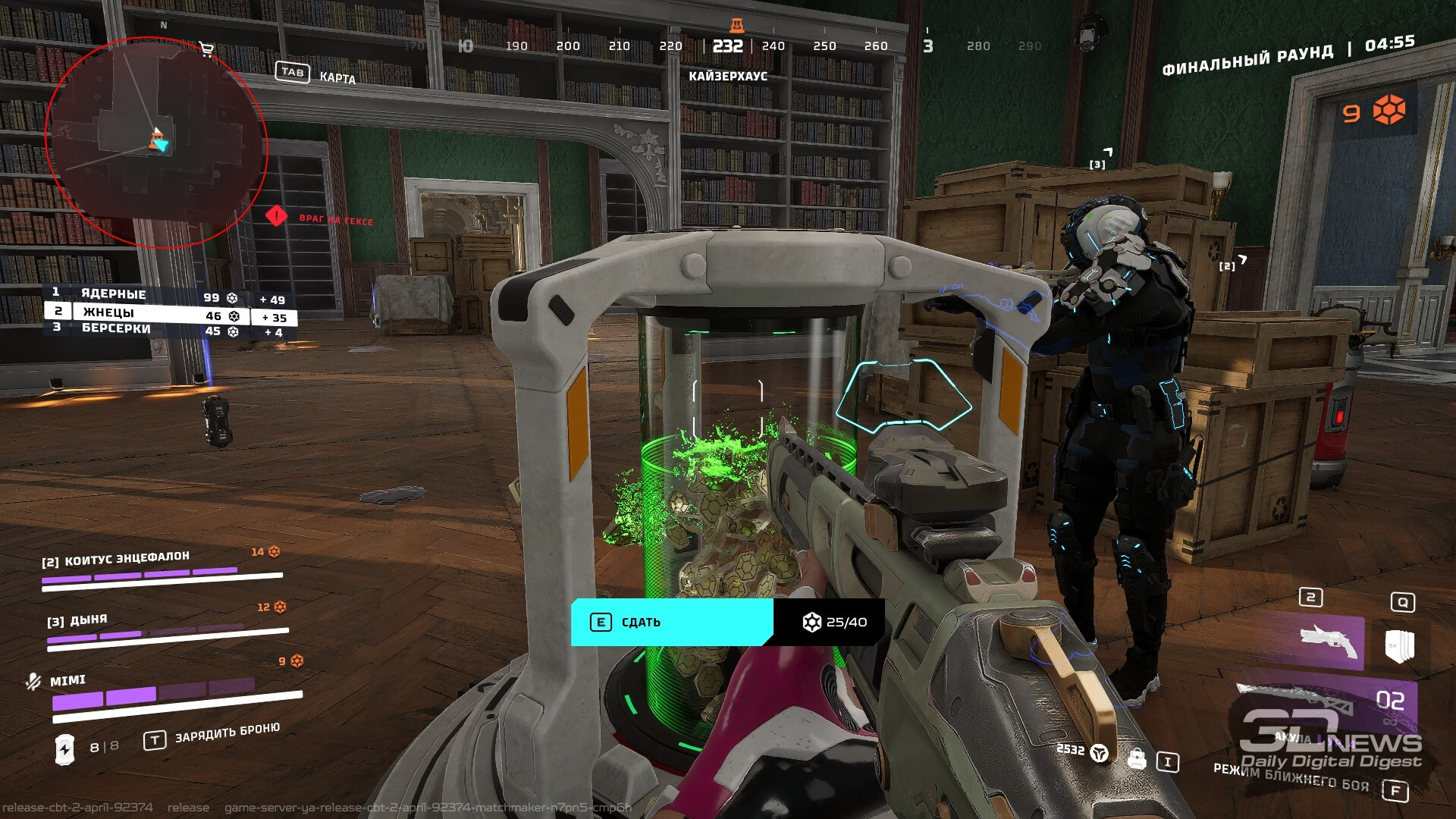Screen dimensions: 1456x819
Task: Click the red enemy alert diamond icon
Action: tap(276, 216)
